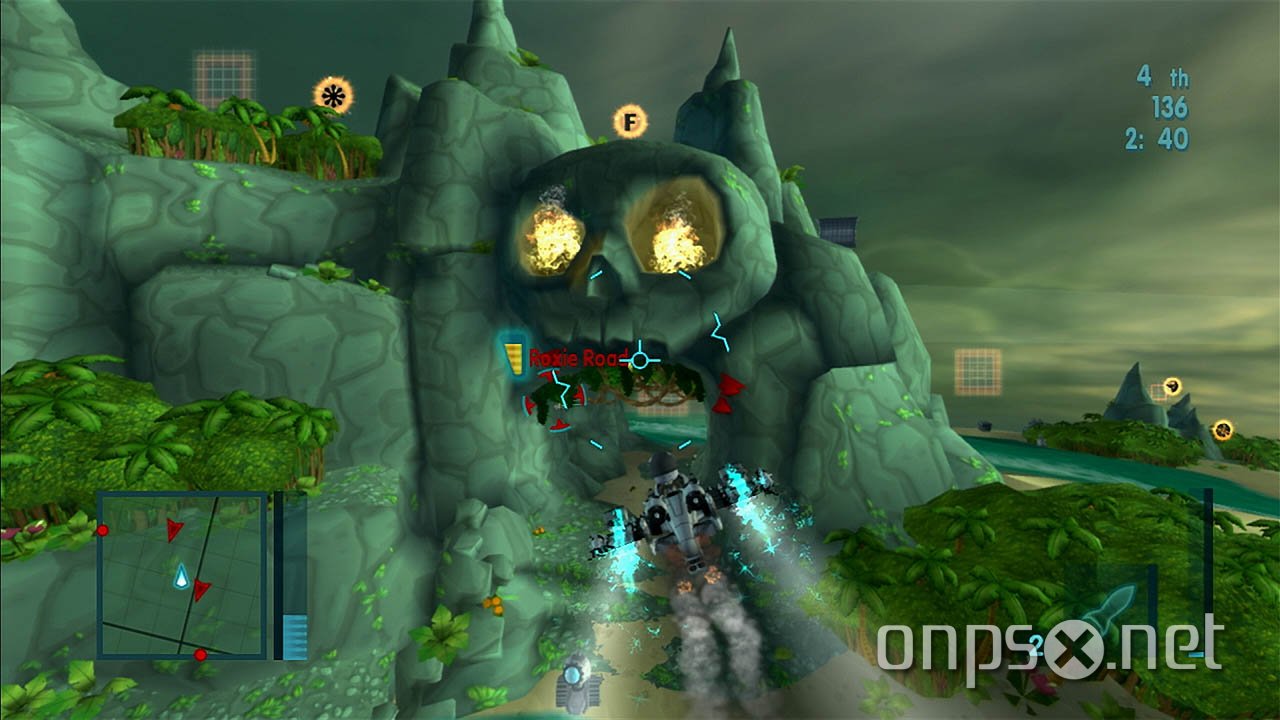Click the skull icon on the distant right island
Image resolution: width=1280 pixels, height=720 pixels.
click(1173, 386)
